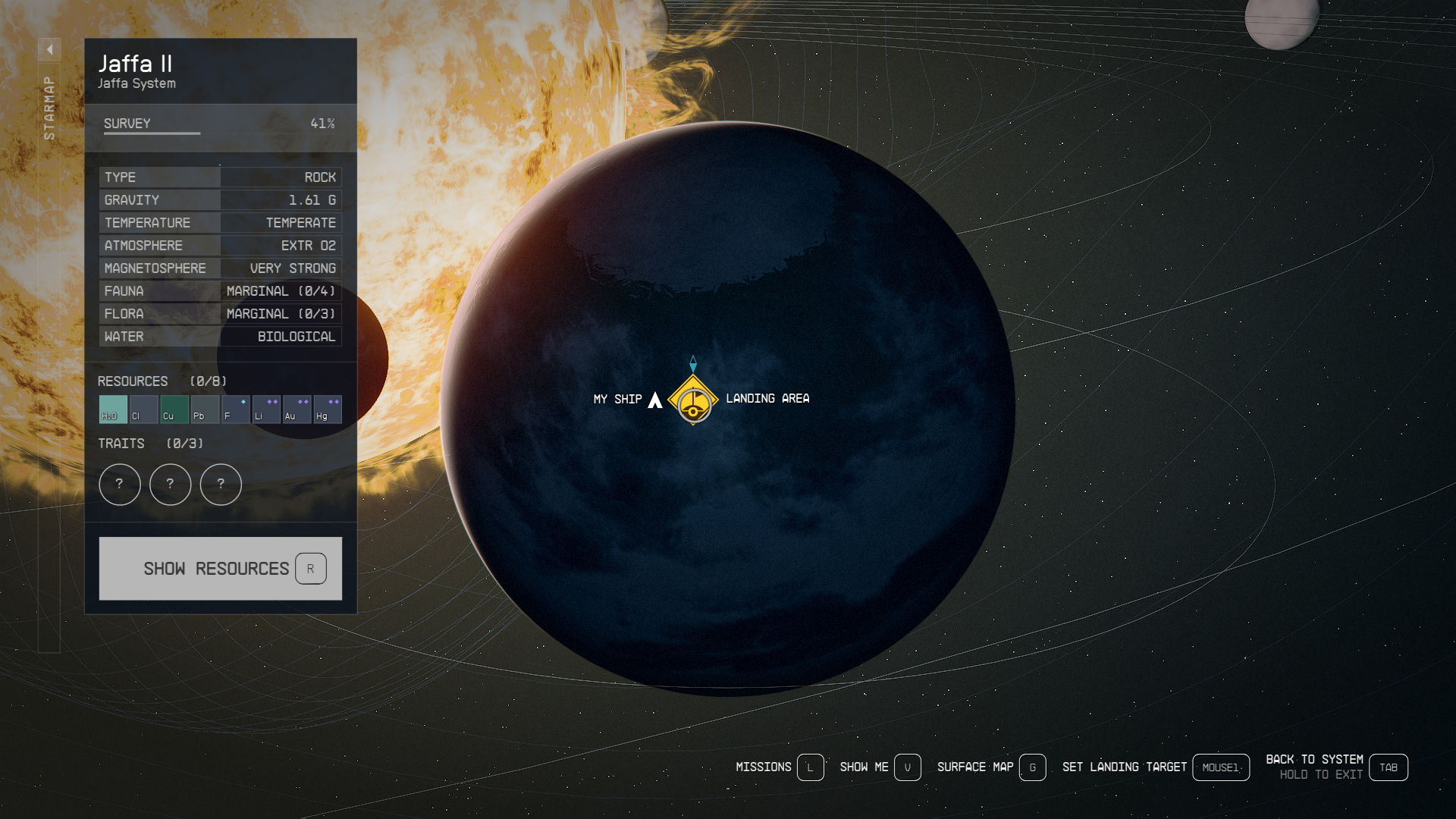Select the Fluorine (F) resource tile
The image size is (1456, 819).
click(x=236, y=409)
